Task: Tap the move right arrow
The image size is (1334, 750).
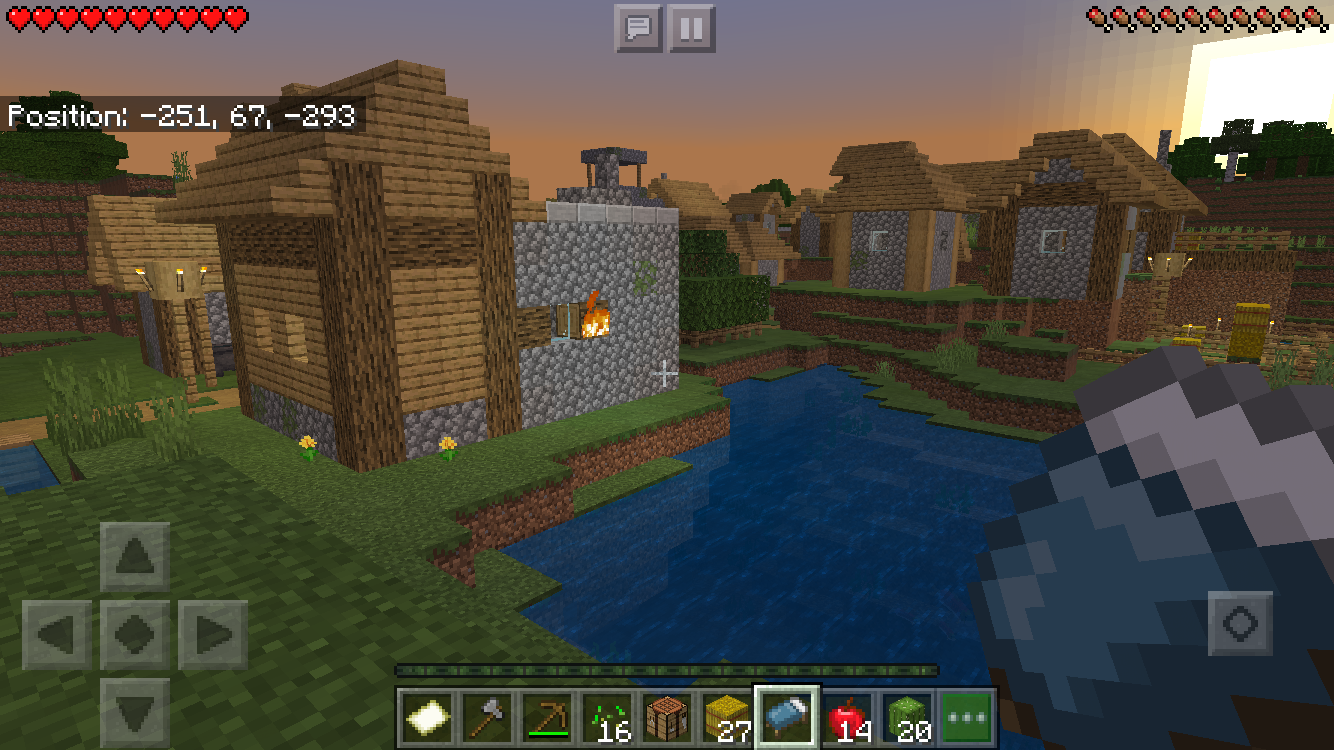Action: point(213,635)
